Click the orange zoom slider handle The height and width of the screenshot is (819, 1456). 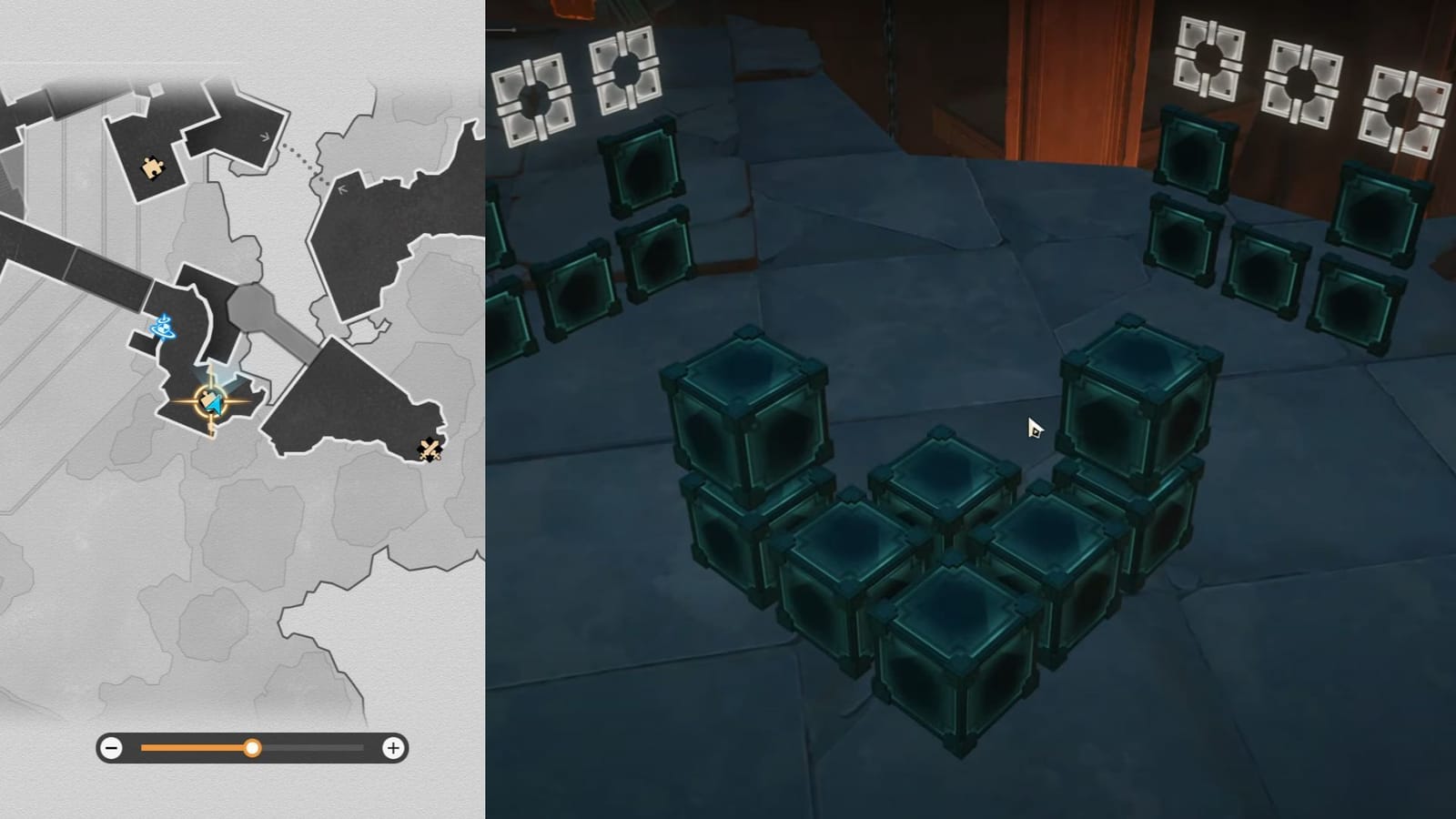coord(253,748)
